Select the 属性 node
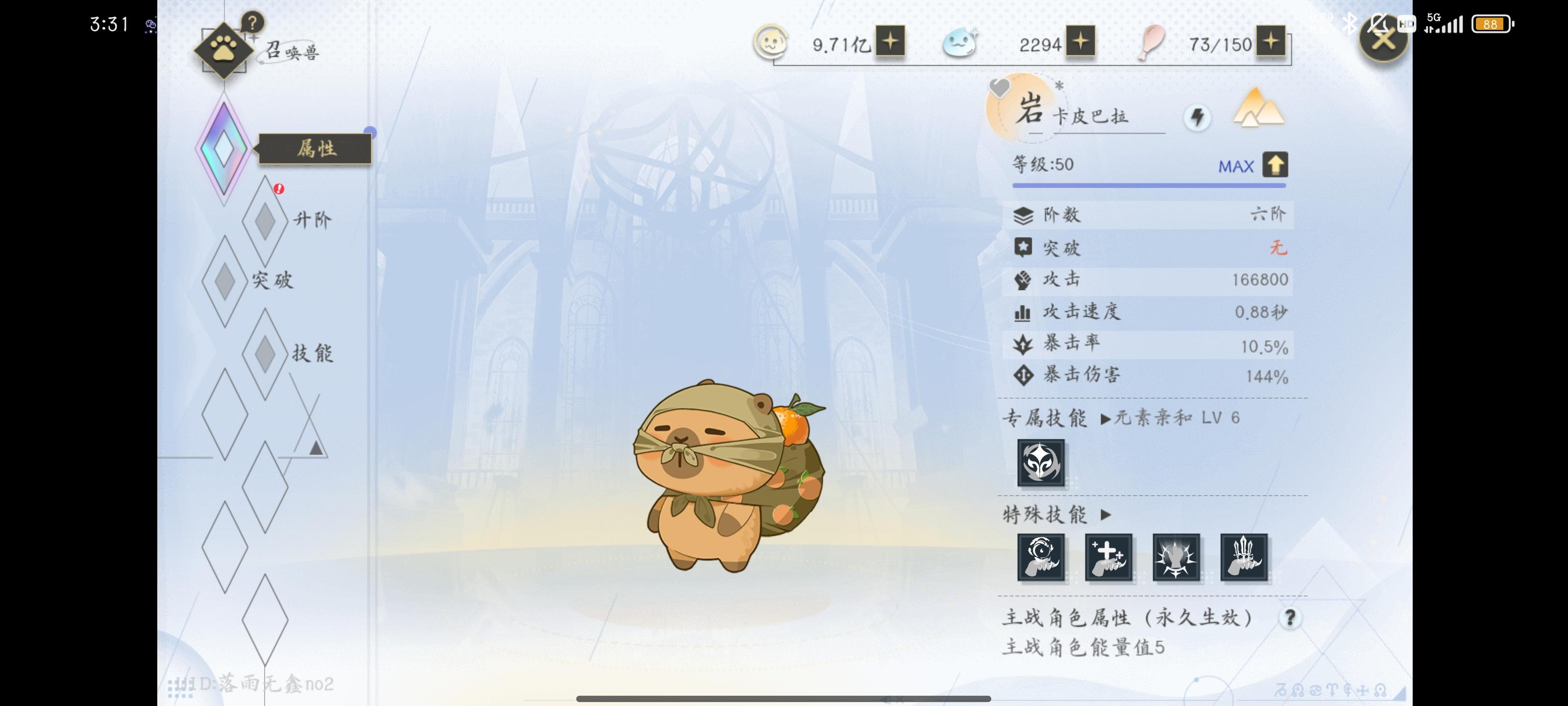The height and width of the screenshot is (706, 1568). pyautogui.click(x=224, y=148)
